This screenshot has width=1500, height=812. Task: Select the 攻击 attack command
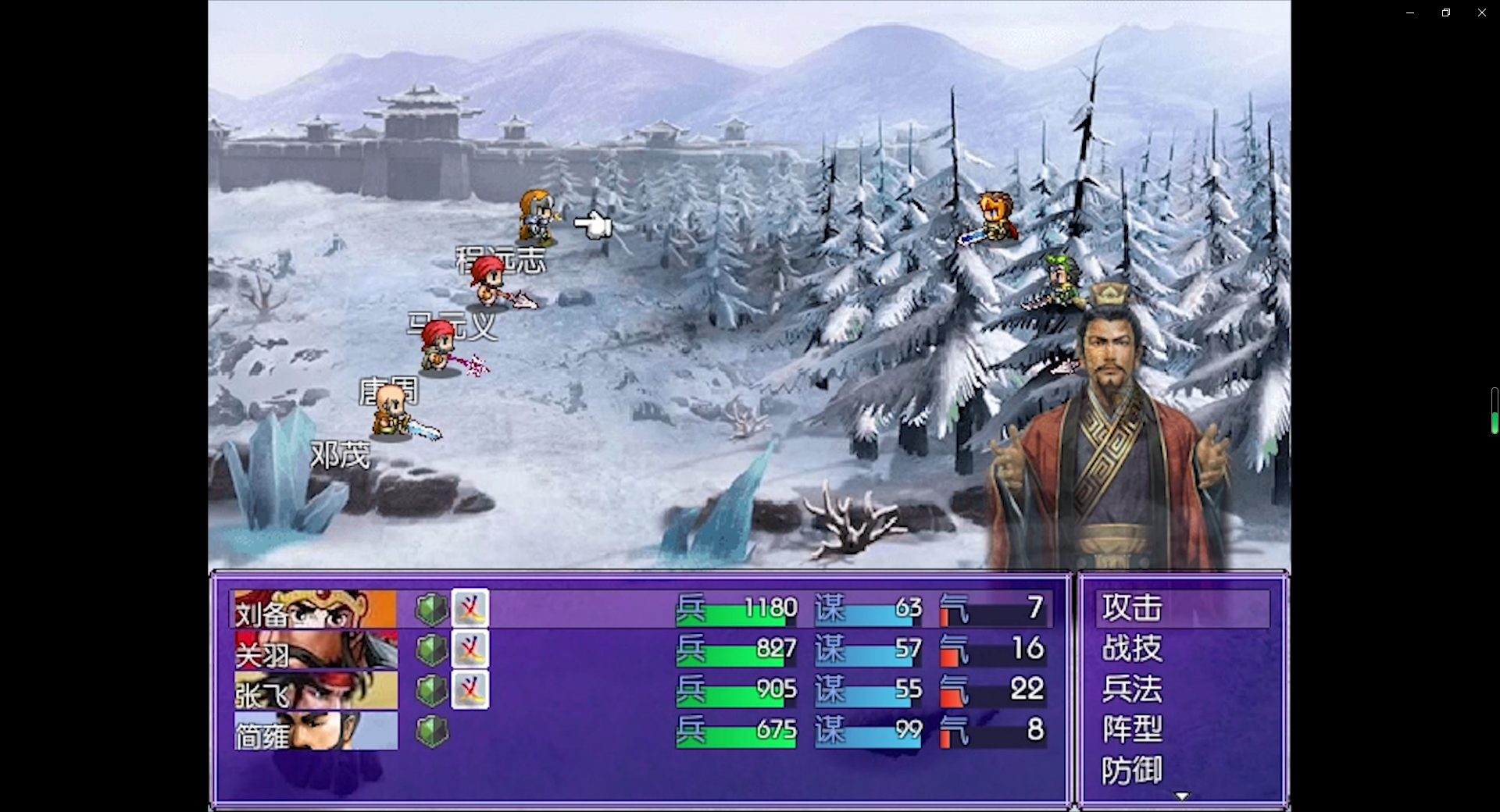click(x=1133, y=607)
